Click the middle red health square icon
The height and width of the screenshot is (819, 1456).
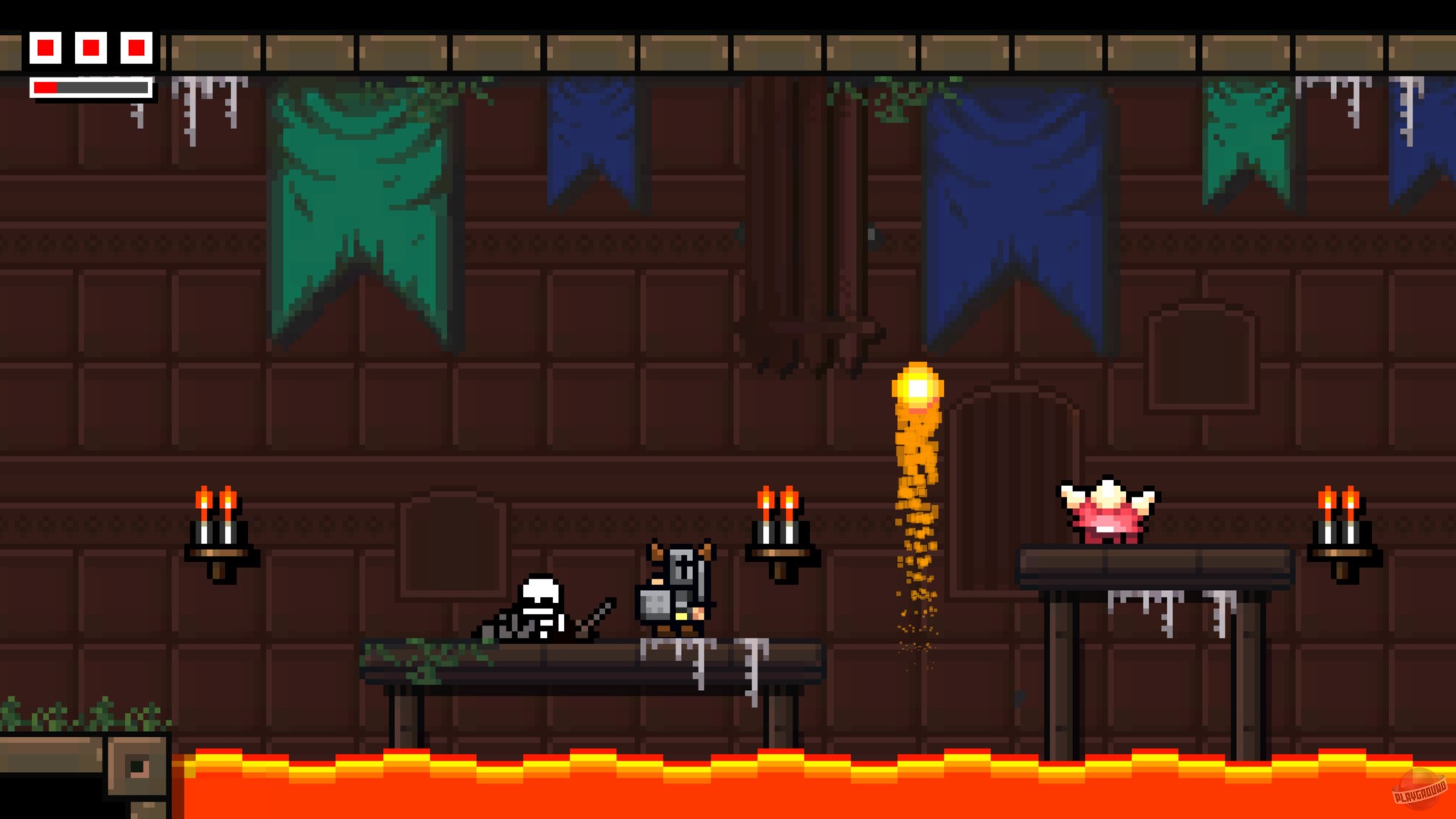click(x=91, y=47)
